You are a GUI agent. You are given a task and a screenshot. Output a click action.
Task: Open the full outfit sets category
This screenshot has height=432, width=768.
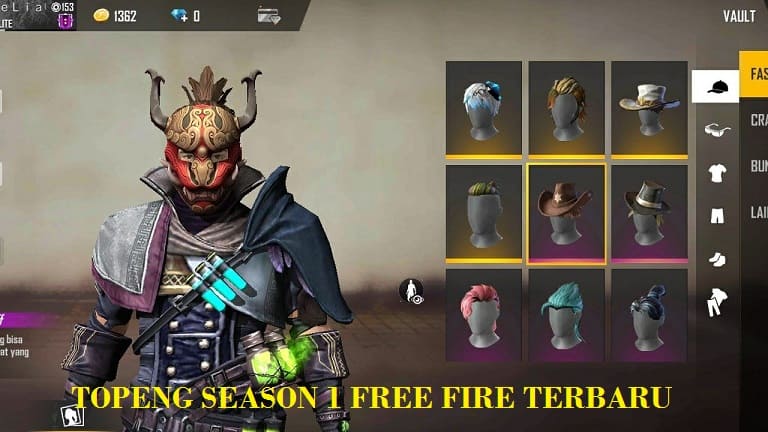pyautogui.click(x=716, y=302)
